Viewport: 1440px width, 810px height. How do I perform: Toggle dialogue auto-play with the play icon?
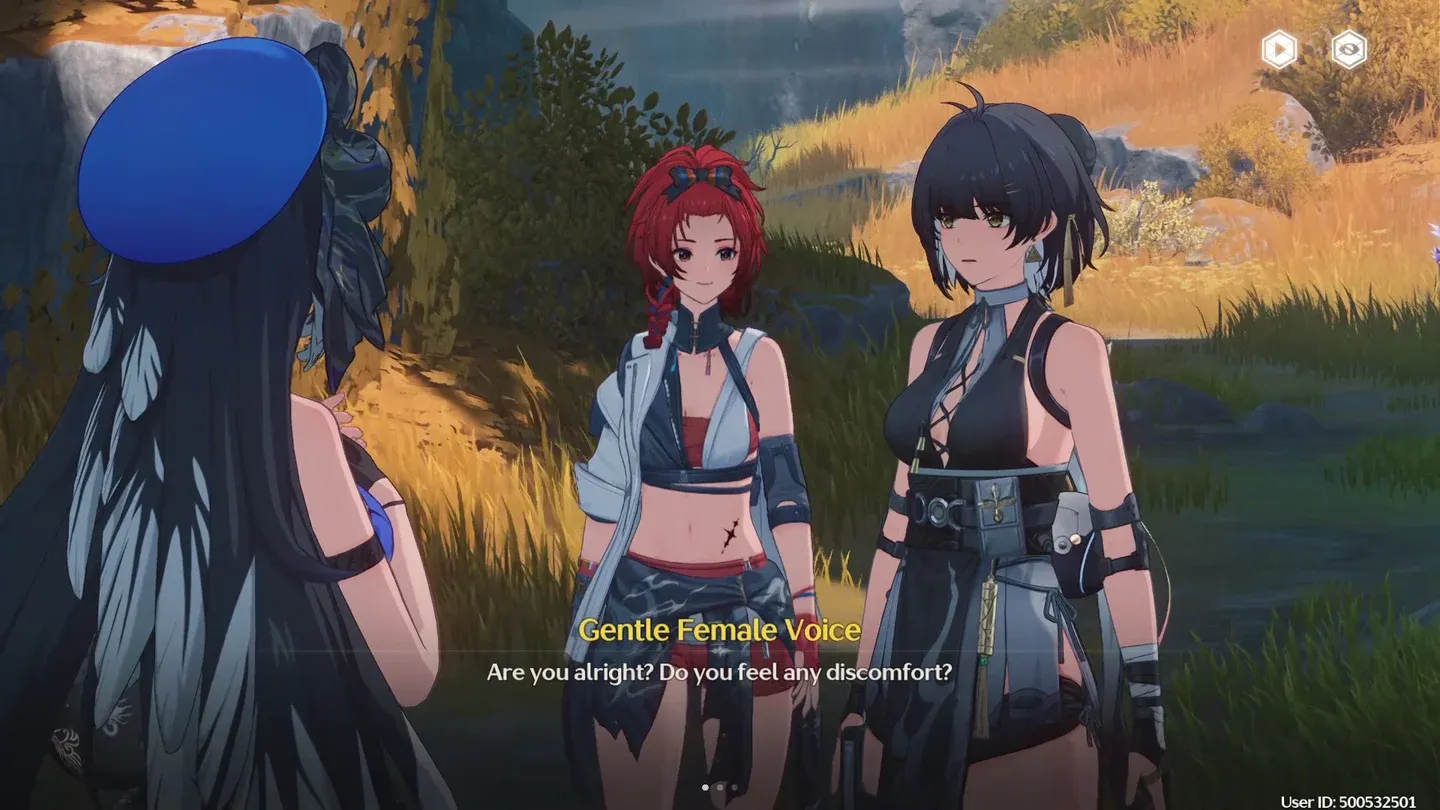click(1279, 49)
